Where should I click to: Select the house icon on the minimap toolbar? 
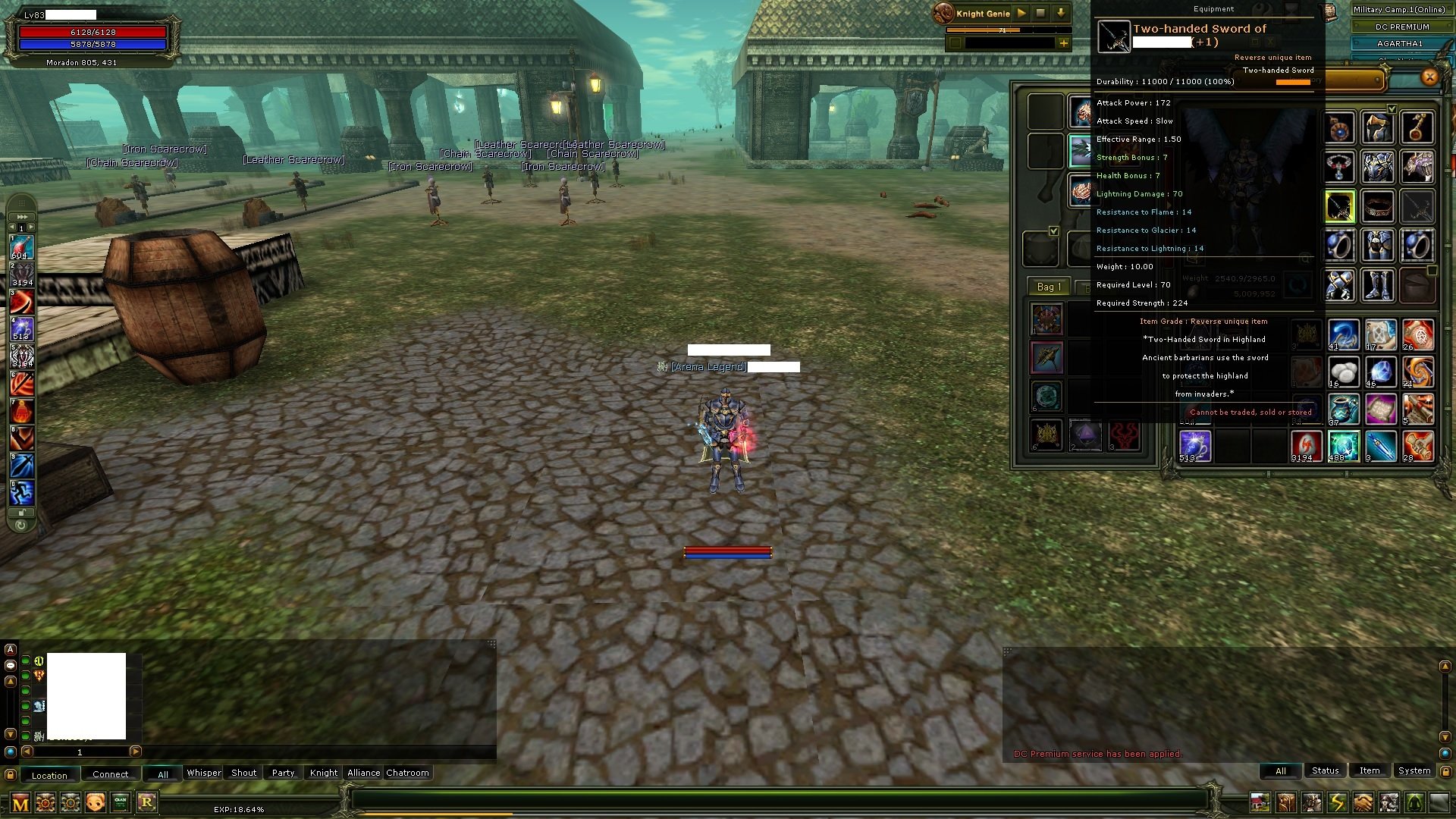tap(1260, 802)
